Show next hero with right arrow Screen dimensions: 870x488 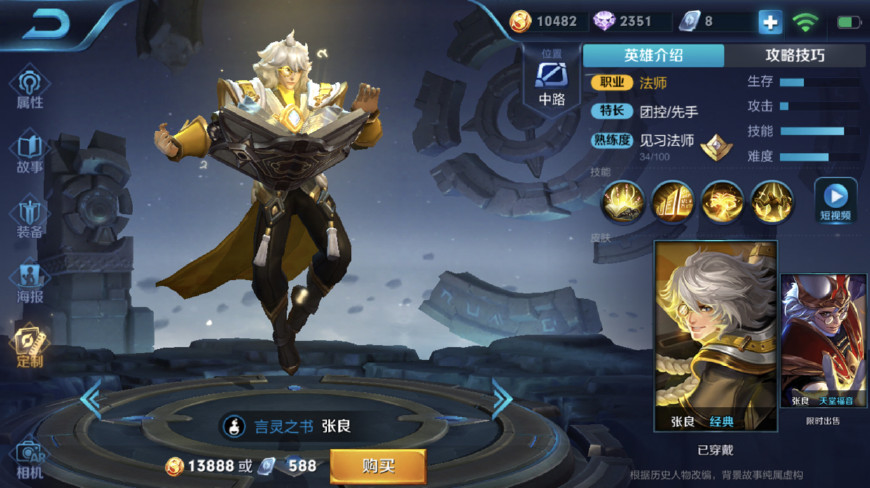pos(501,399)
